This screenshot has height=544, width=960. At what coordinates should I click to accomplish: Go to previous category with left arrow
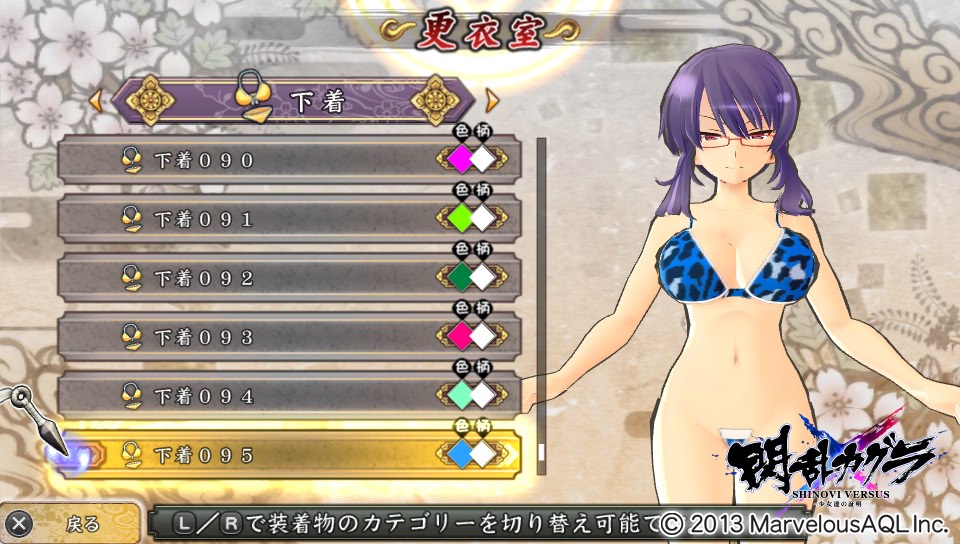97,100
